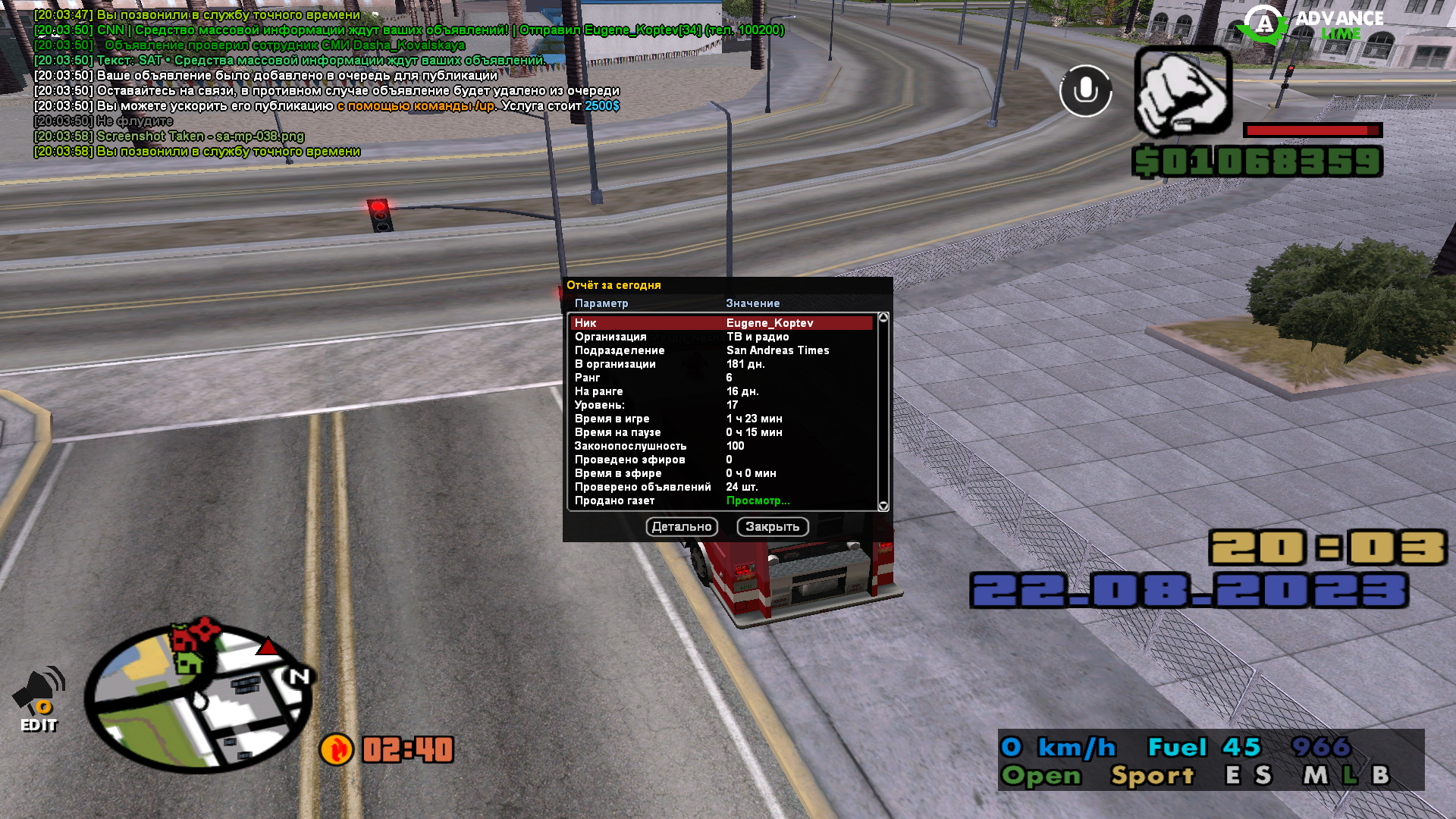The height and width of the screenshot is (819, 1456).
Task: Click the circular minimap radar
Action: tap(199, 696)
